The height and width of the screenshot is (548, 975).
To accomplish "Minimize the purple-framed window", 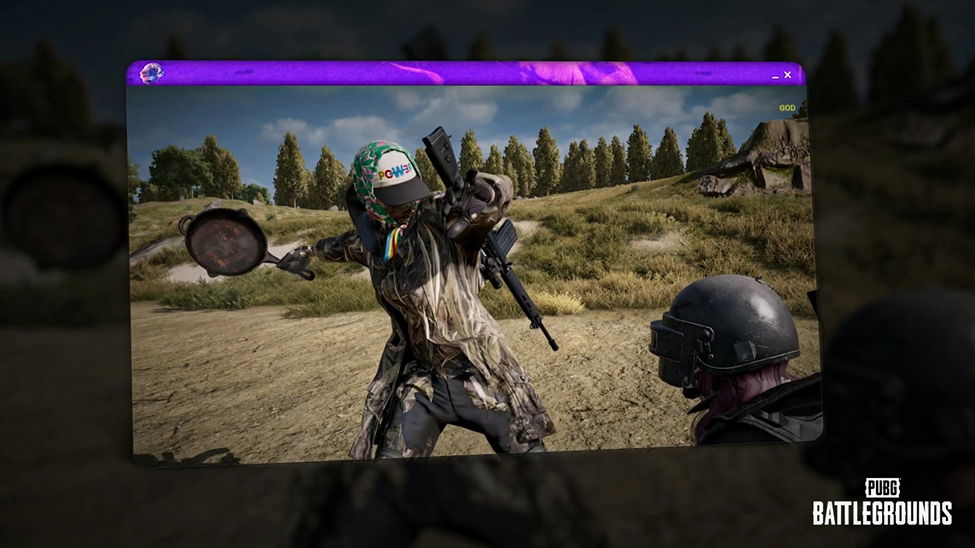I will [x=775, y=77].
